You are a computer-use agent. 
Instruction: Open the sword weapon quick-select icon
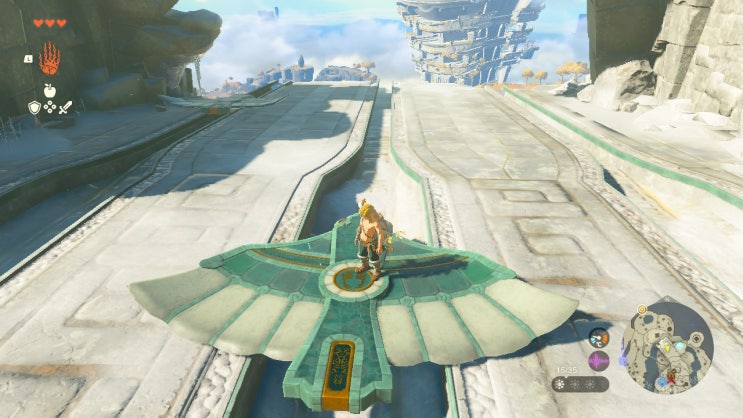coord(63,106)
